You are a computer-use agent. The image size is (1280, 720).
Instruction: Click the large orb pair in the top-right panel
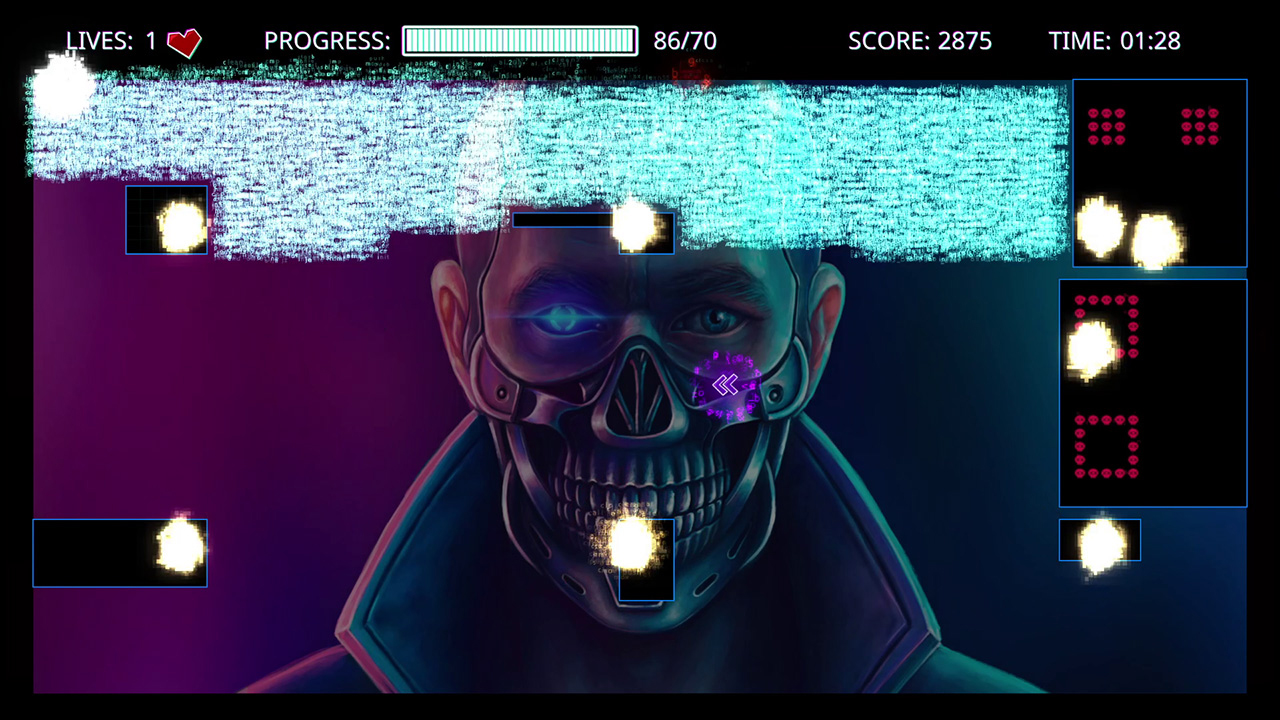(1125, 230)
